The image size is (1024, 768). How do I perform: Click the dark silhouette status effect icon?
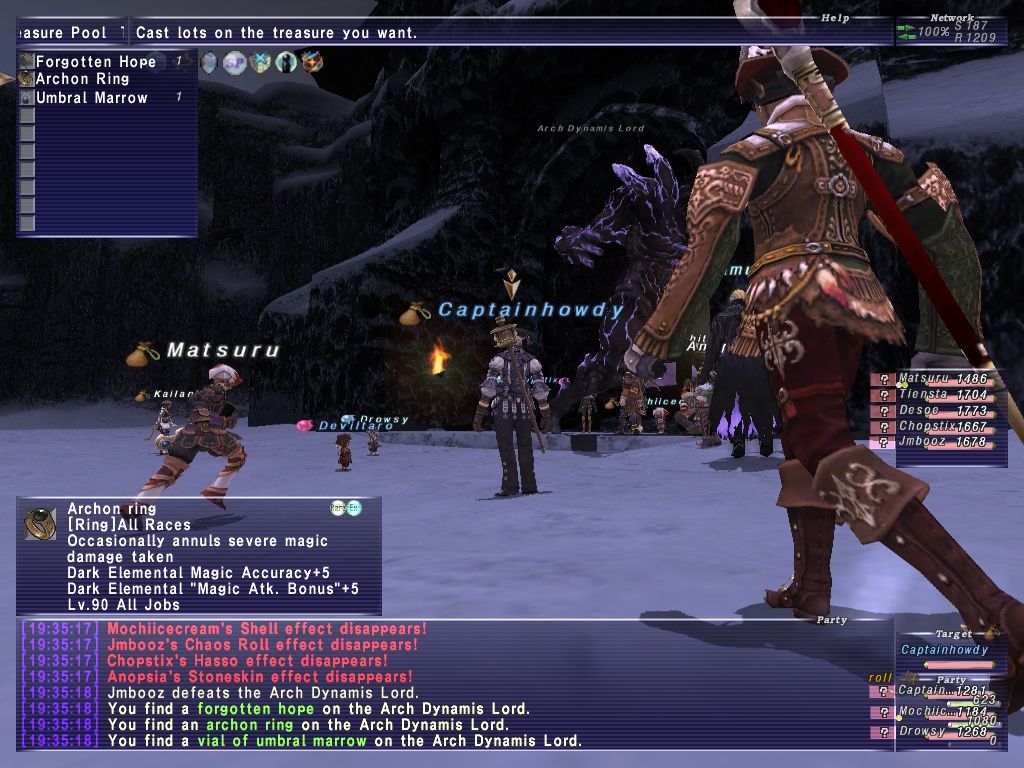tap(286, 63)
